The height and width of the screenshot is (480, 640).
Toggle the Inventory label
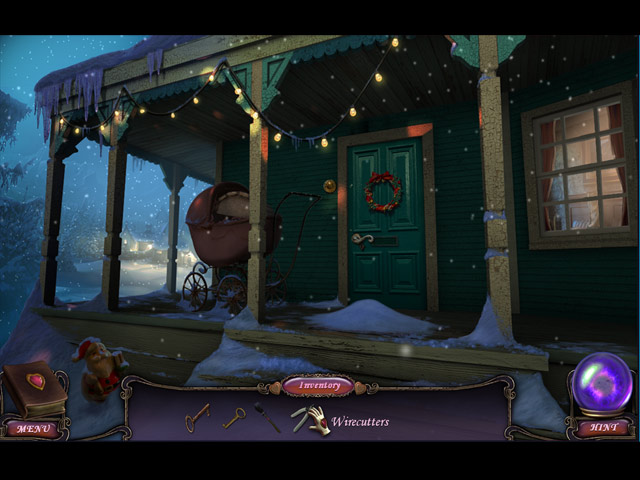pyautogui.click(x=318, y=385)
